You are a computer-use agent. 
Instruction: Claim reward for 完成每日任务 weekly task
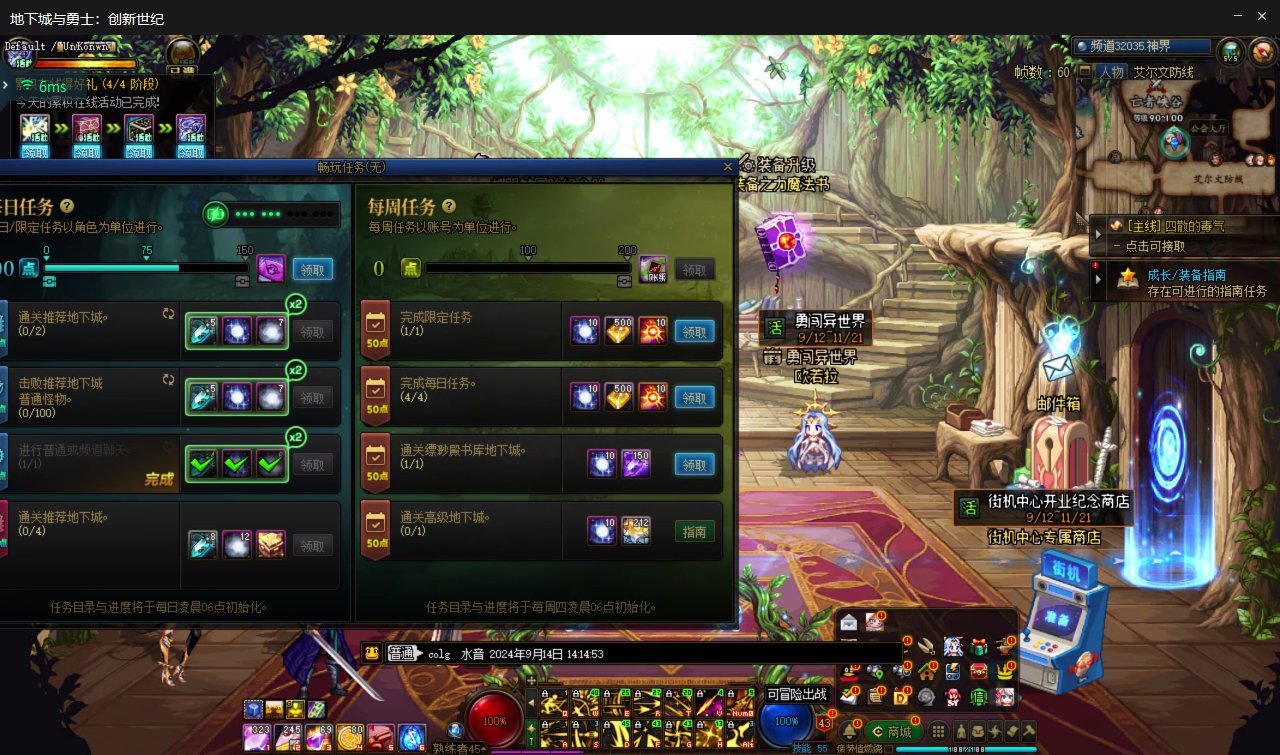(x=694, y=398)
